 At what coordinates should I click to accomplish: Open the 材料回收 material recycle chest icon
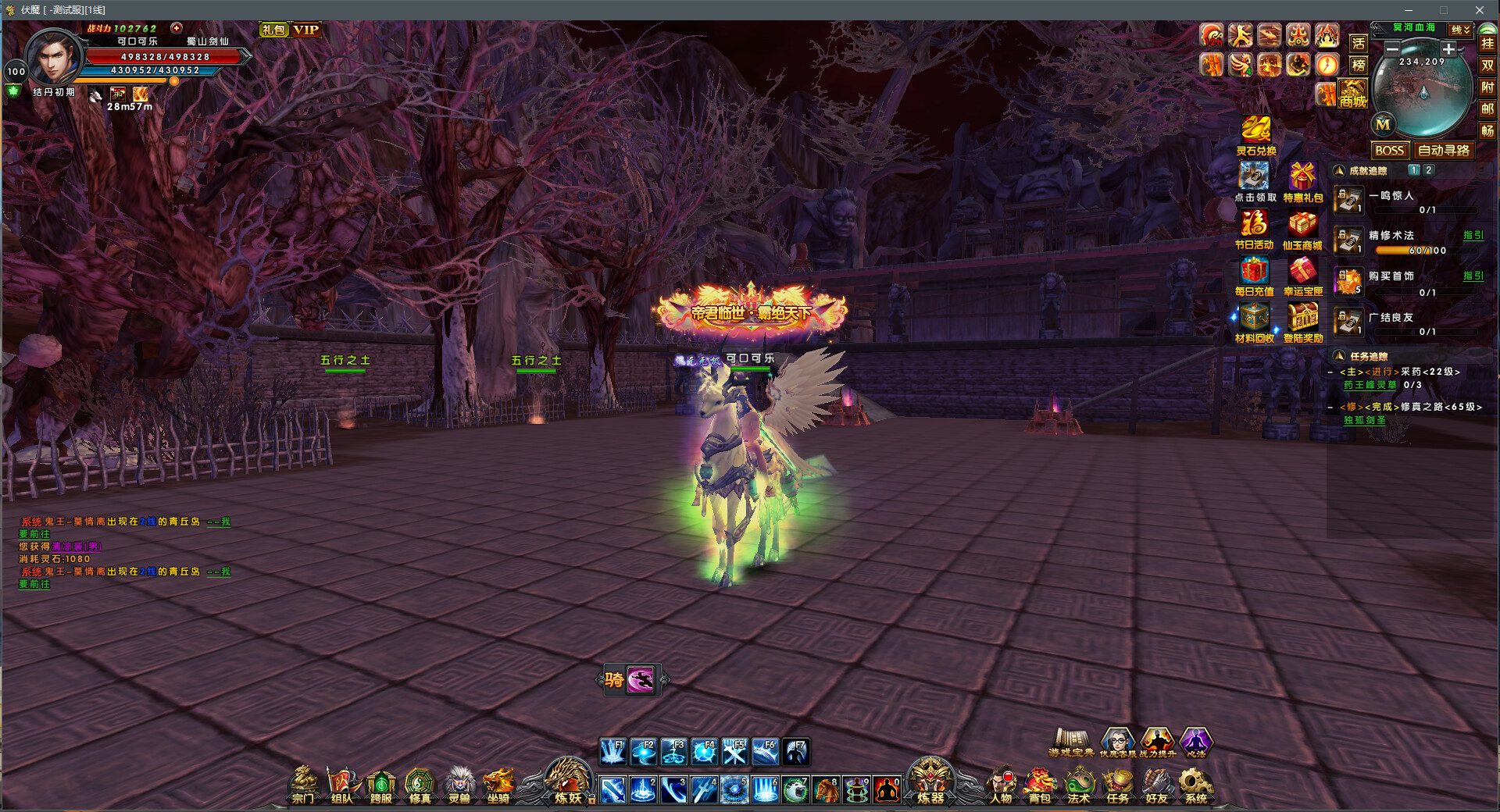1256,319
